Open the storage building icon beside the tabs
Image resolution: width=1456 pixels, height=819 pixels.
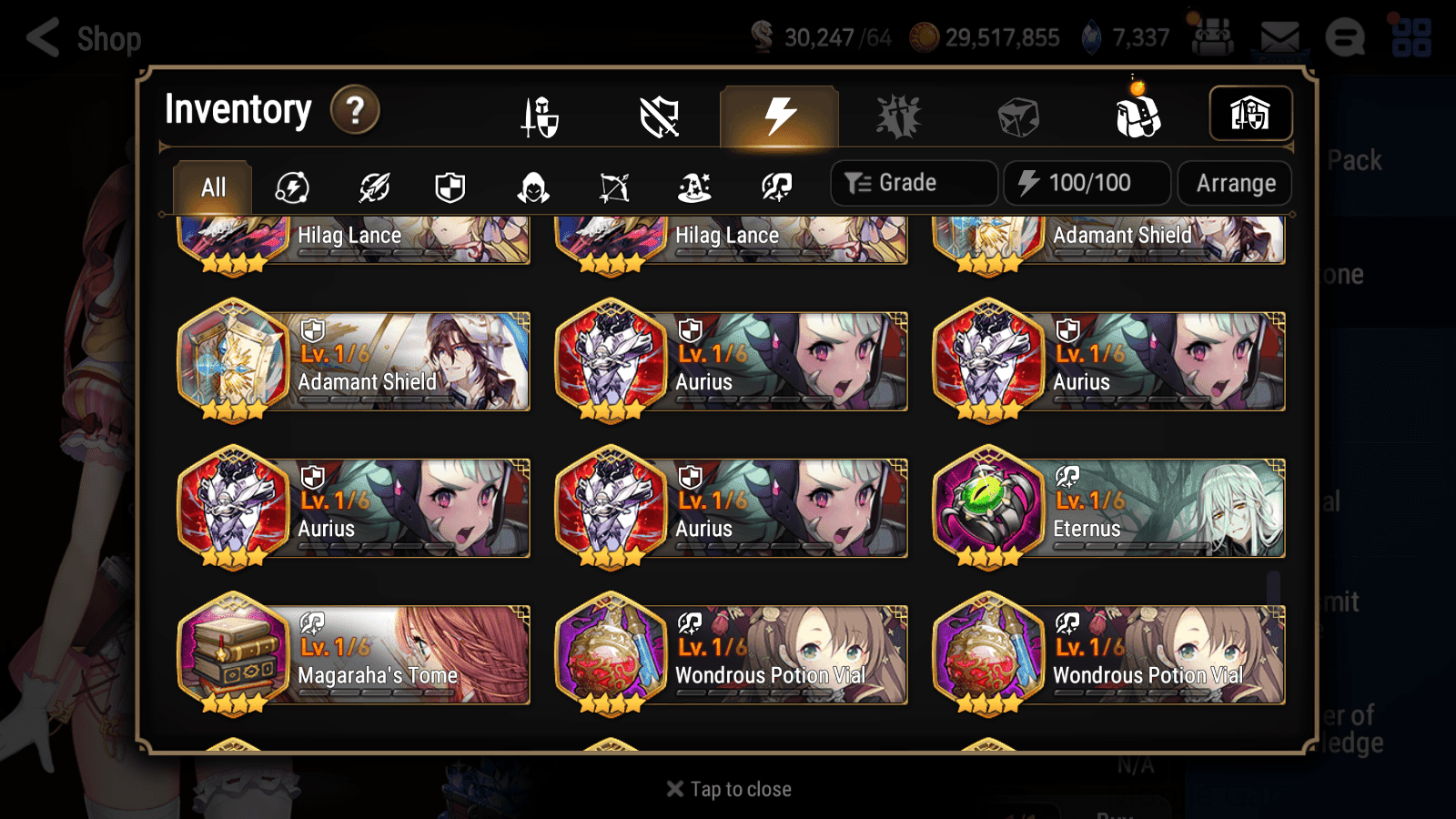coord(1250,112)
